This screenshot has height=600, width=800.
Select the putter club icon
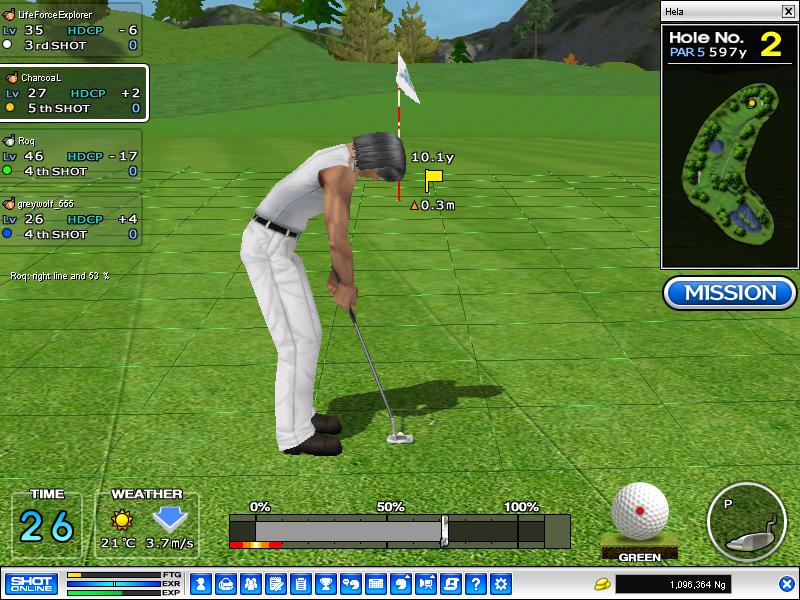745,524
